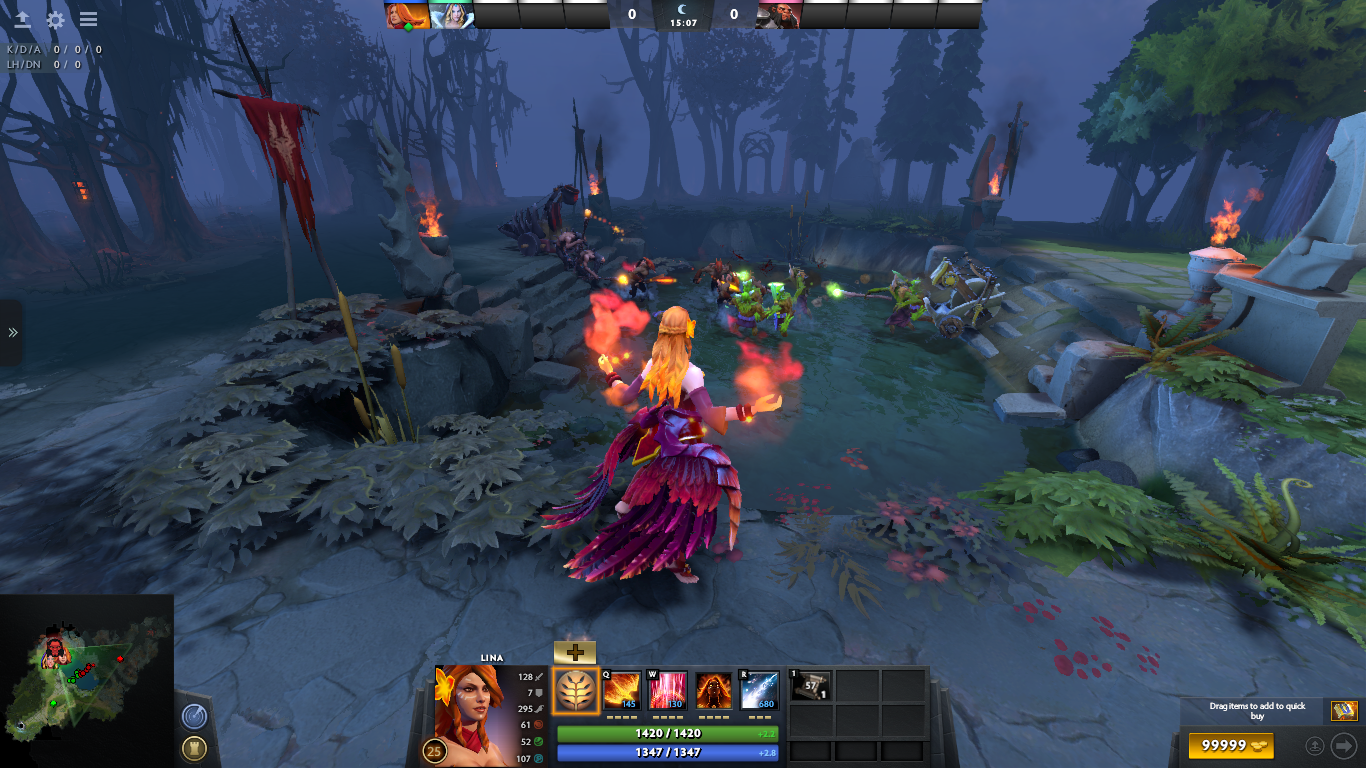Expand the left side panel arrow

pyautogui.click(x=12, y=332)
